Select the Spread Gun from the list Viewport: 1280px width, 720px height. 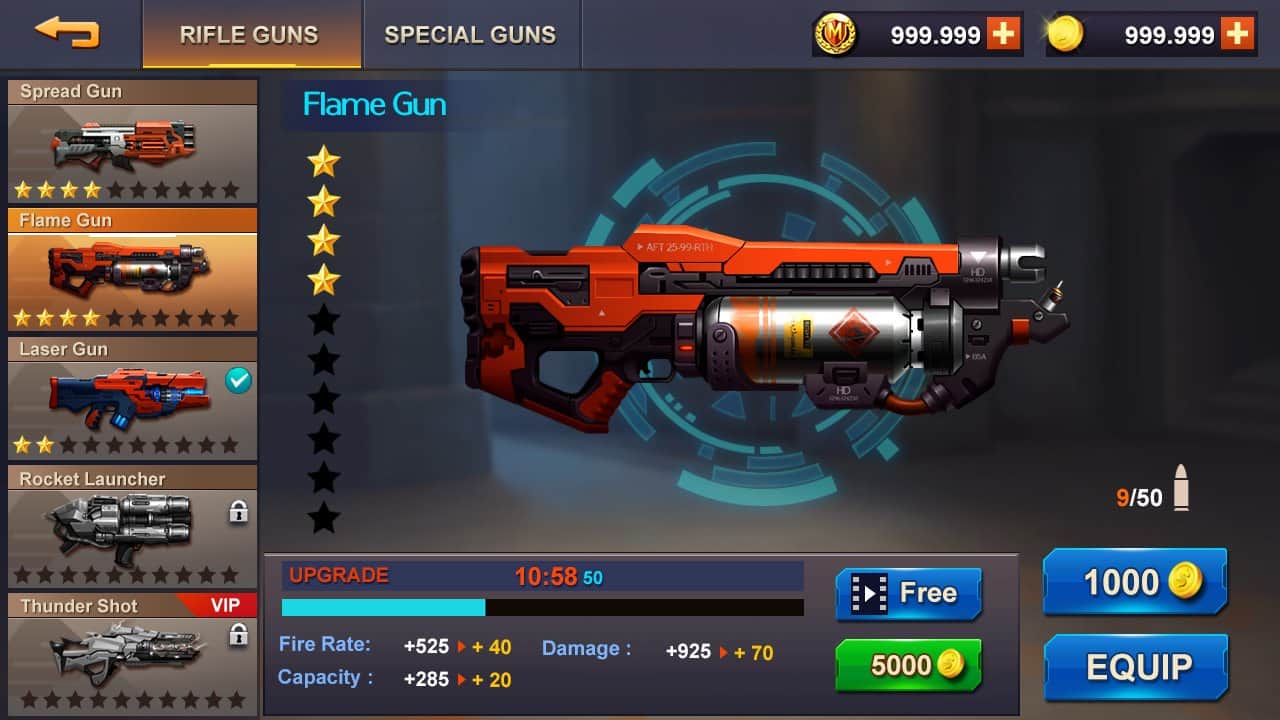132,142
